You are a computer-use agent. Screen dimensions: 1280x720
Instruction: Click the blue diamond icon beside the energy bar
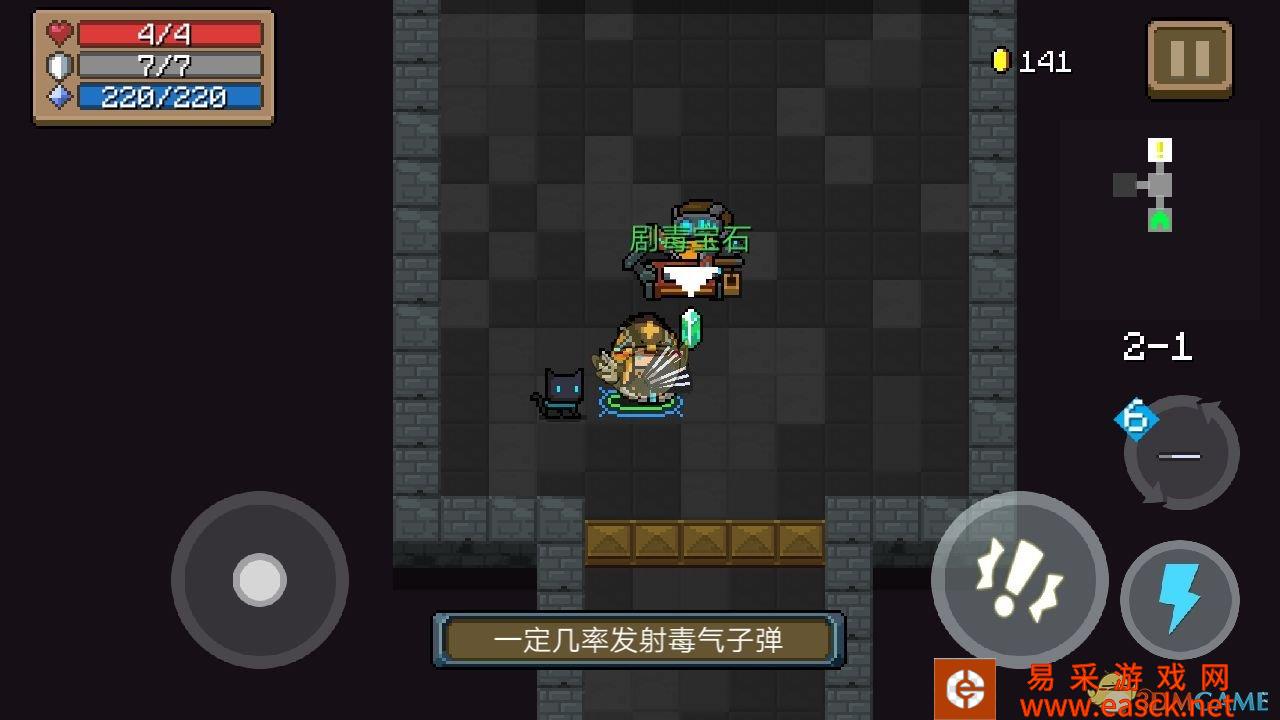coord(57,95)
